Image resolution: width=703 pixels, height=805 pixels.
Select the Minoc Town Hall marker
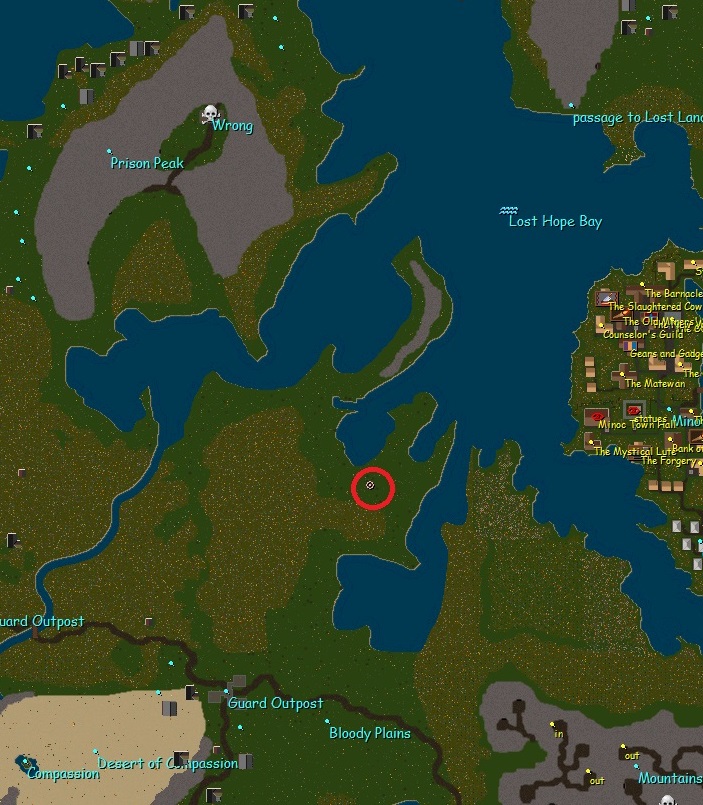598,415
